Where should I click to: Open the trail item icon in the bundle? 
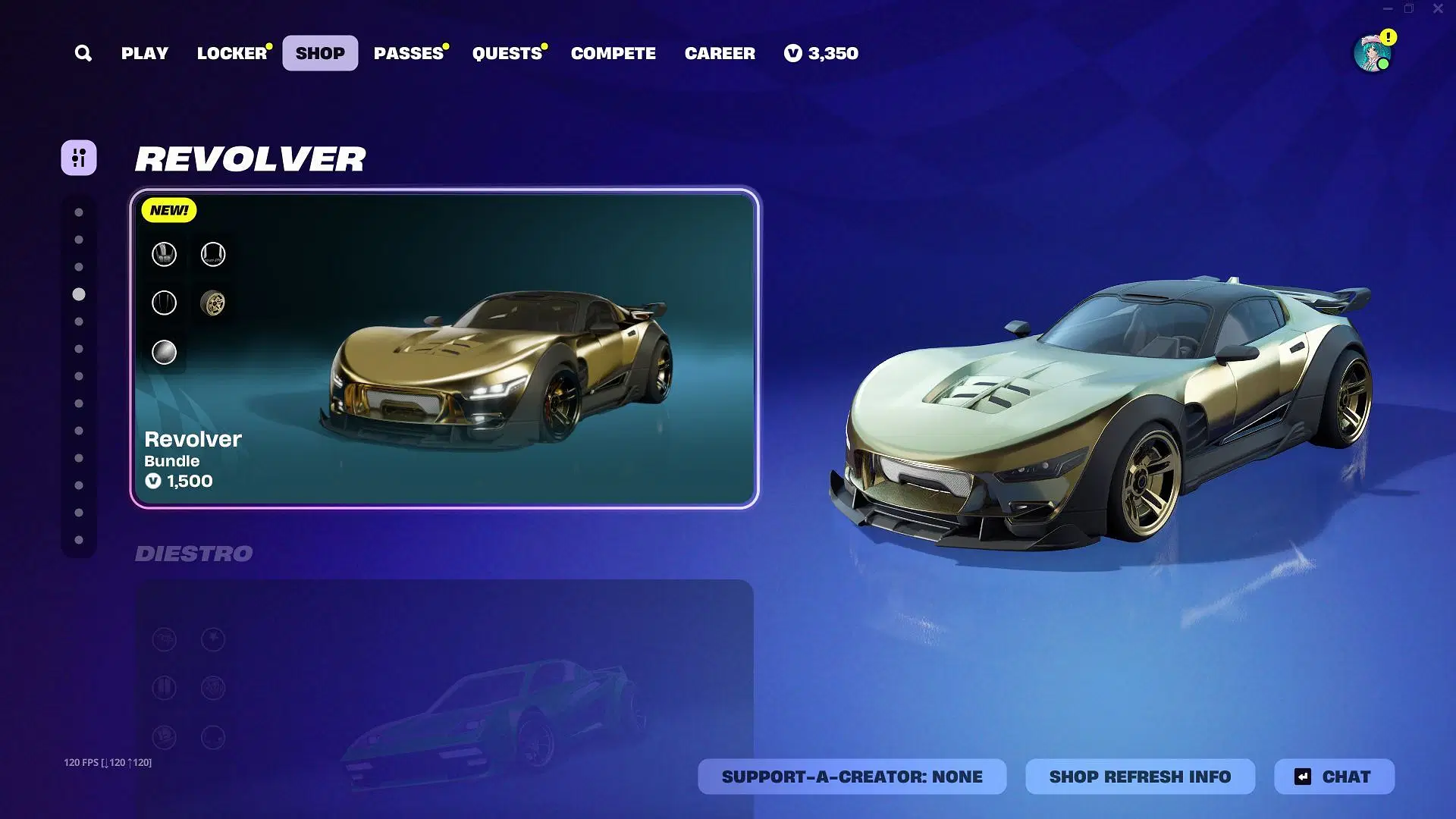coord(163,303)
